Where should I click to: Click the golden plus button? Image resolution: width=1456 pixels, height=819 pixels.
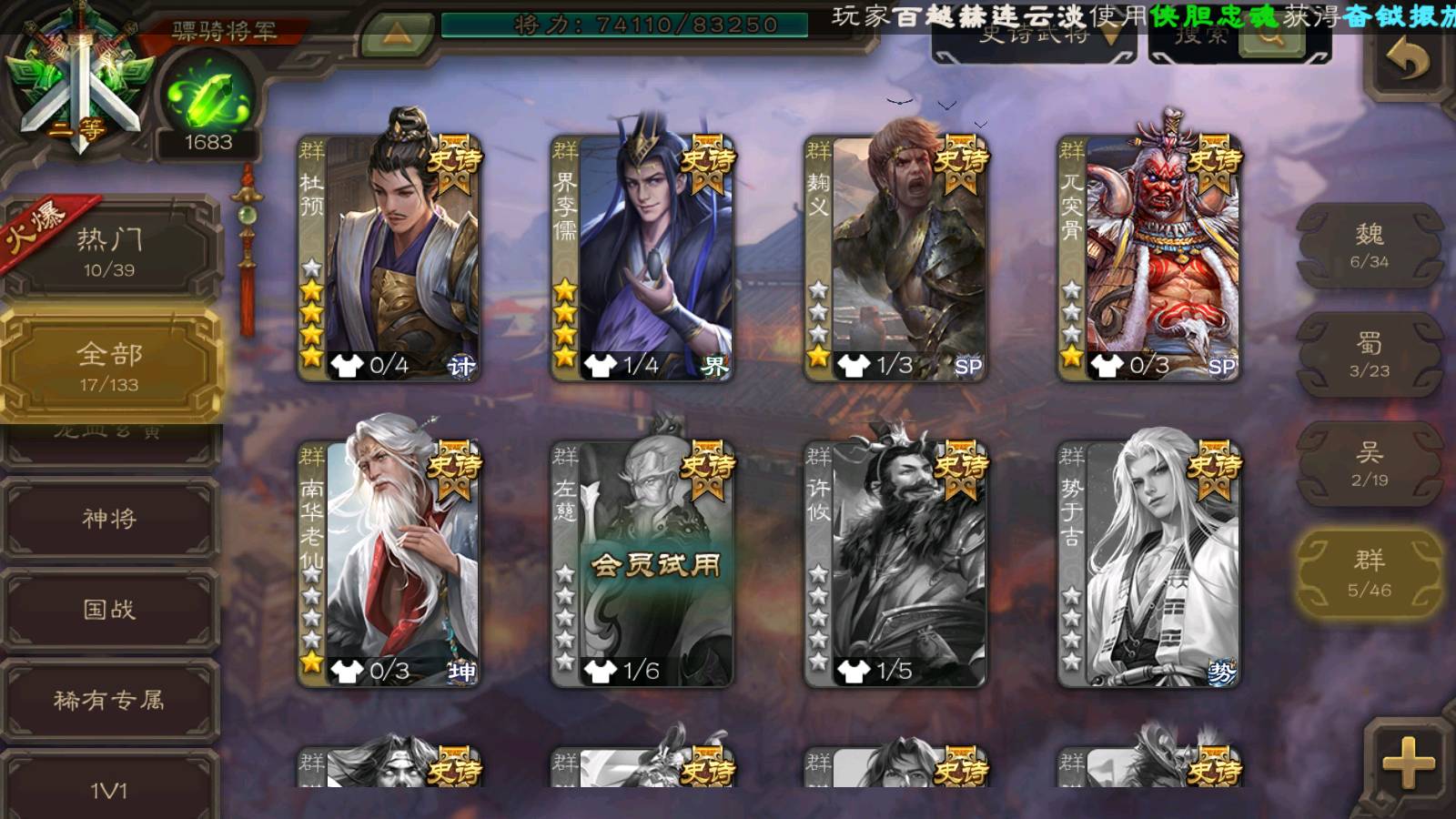pos(1408,763)
